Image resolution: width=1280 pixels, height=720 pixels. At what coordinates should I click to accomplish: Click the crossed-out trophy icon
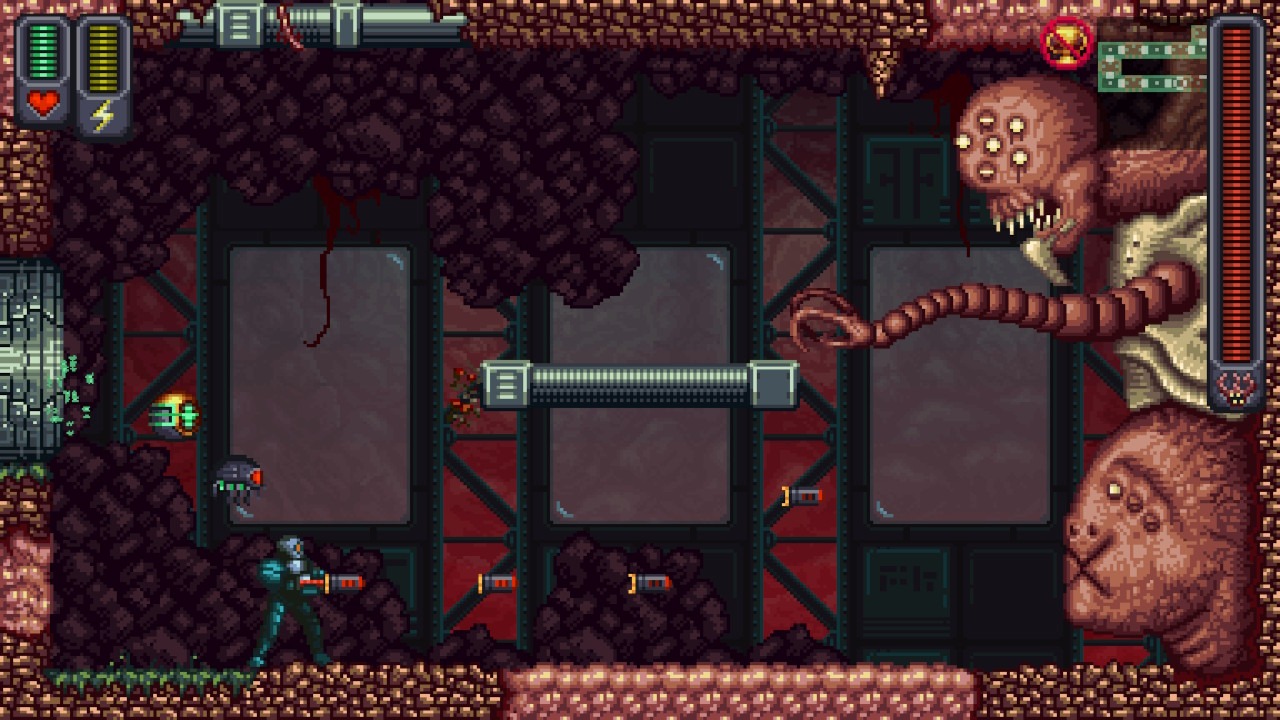1066,43
